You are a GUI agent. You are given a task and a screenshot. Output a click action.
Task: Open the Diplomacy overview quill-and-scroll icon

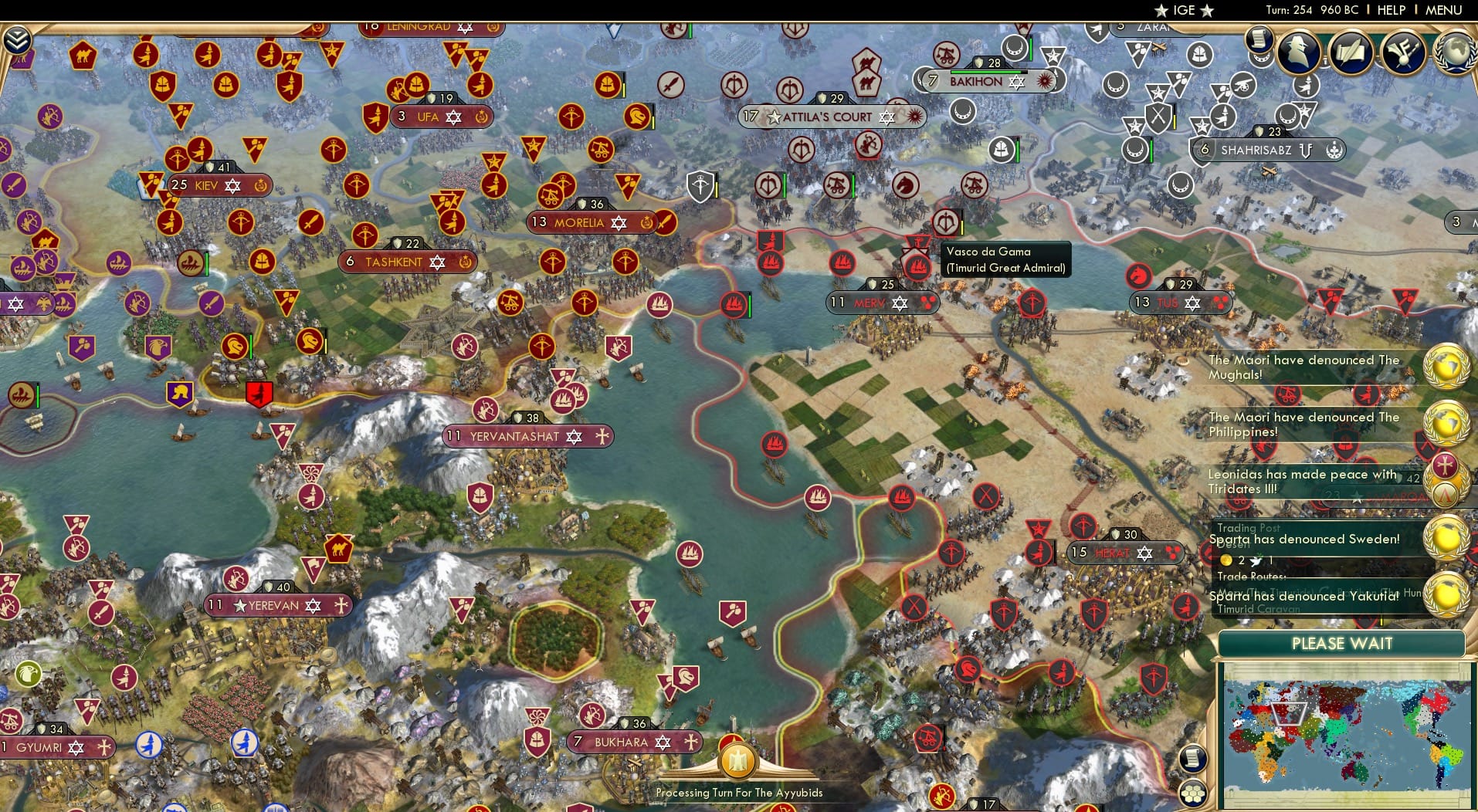point(1351,52)
